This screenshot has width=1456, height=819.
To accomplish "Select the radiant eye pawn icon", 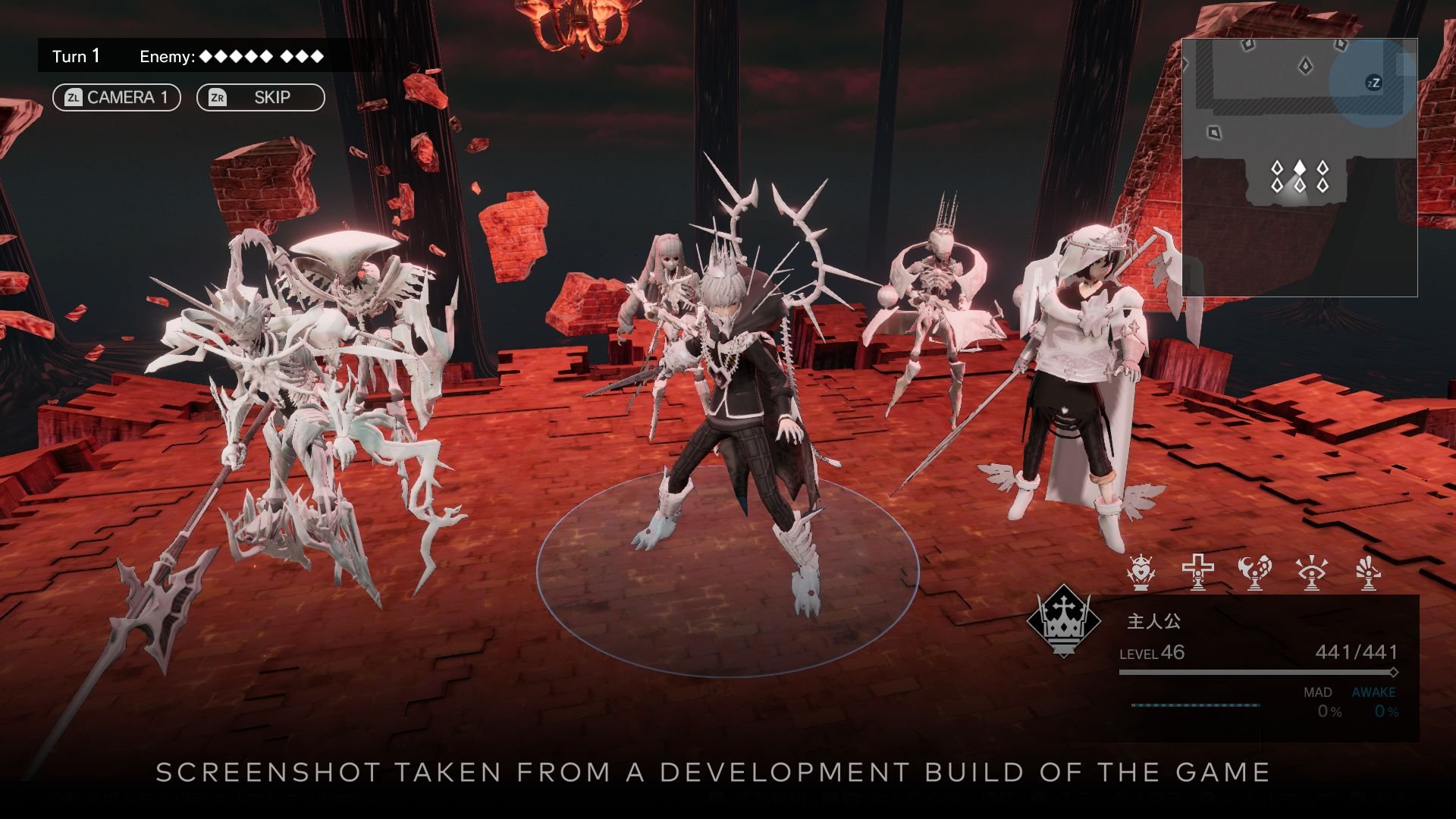I will [x=1311, y=573].
